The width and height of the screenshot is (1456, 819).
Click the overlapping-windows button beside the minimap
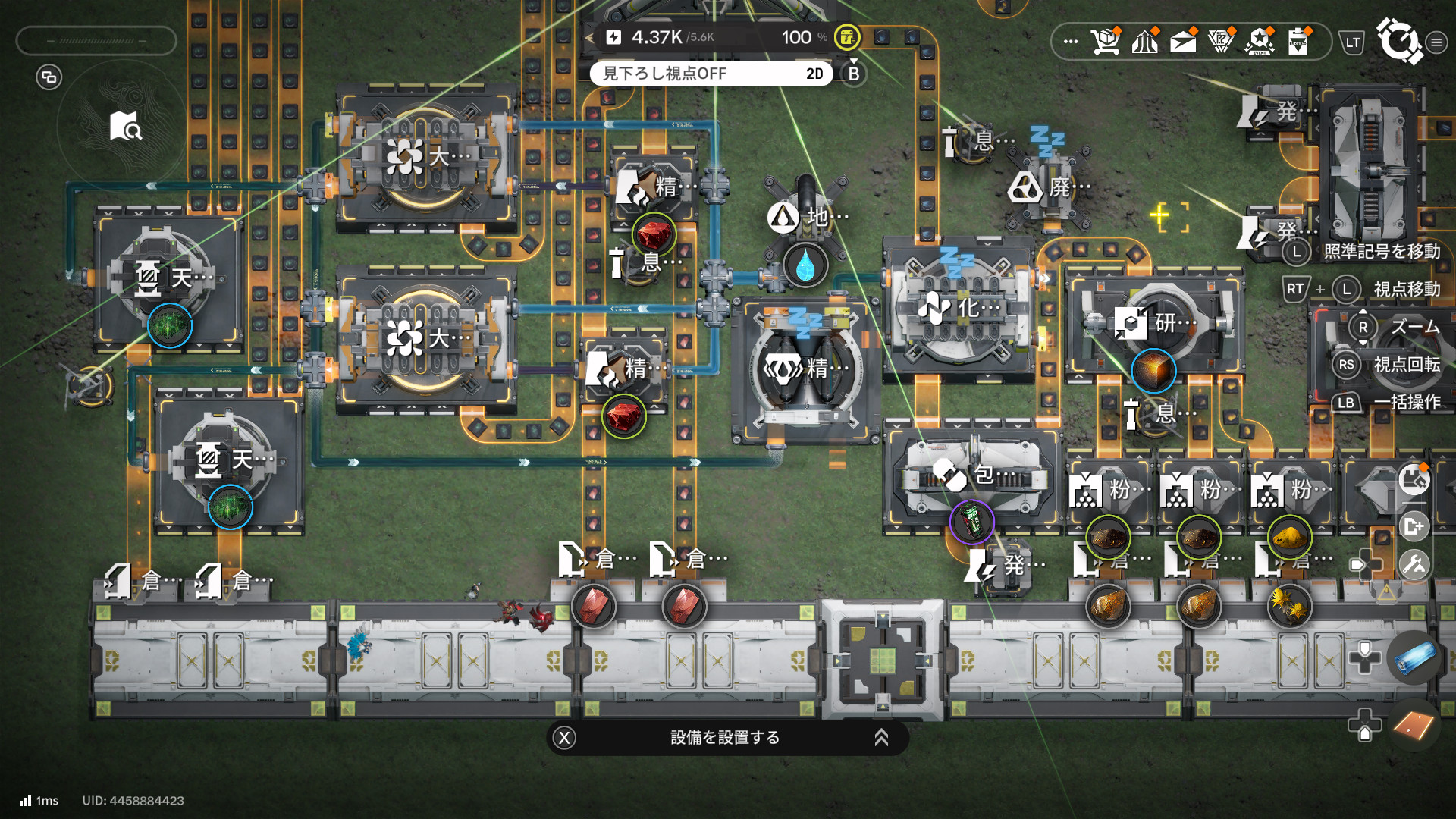coord(49,77)
